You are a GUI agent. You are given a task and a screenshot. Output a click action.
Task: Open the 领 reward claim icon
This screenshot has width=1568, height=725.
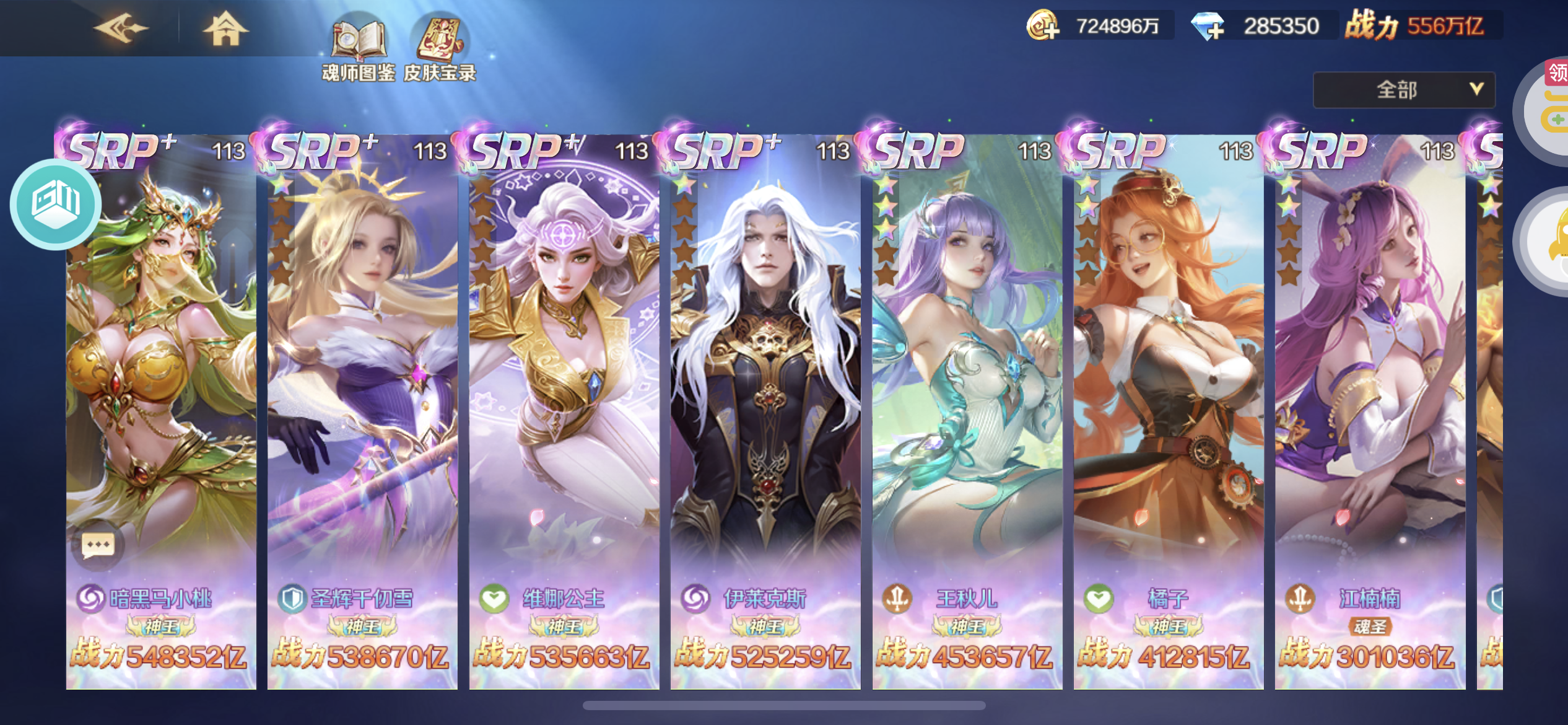[1557, 73]
